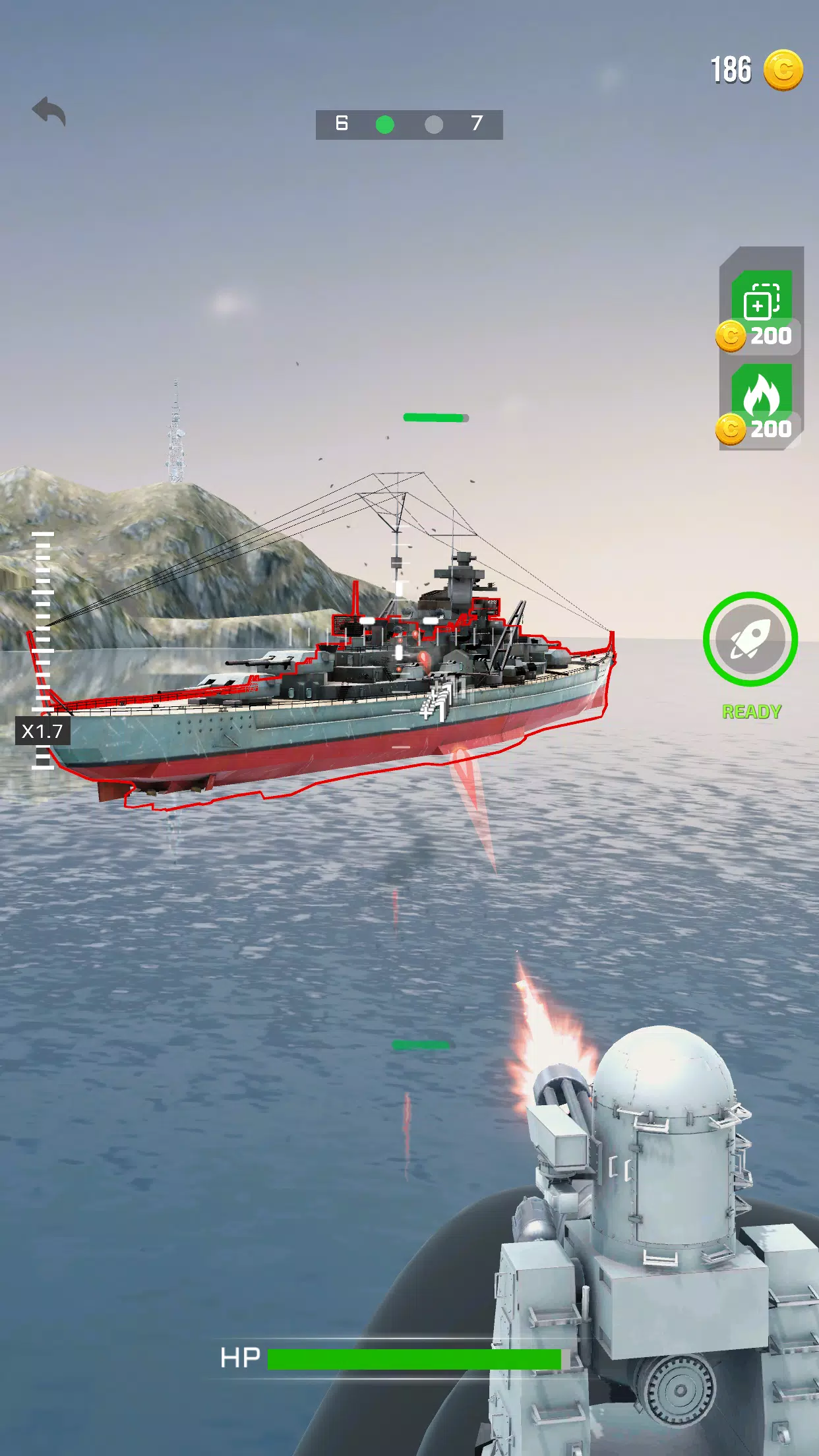Tap the back arrow button
This screenshot has height=1456, width=819.
(49, 111)
